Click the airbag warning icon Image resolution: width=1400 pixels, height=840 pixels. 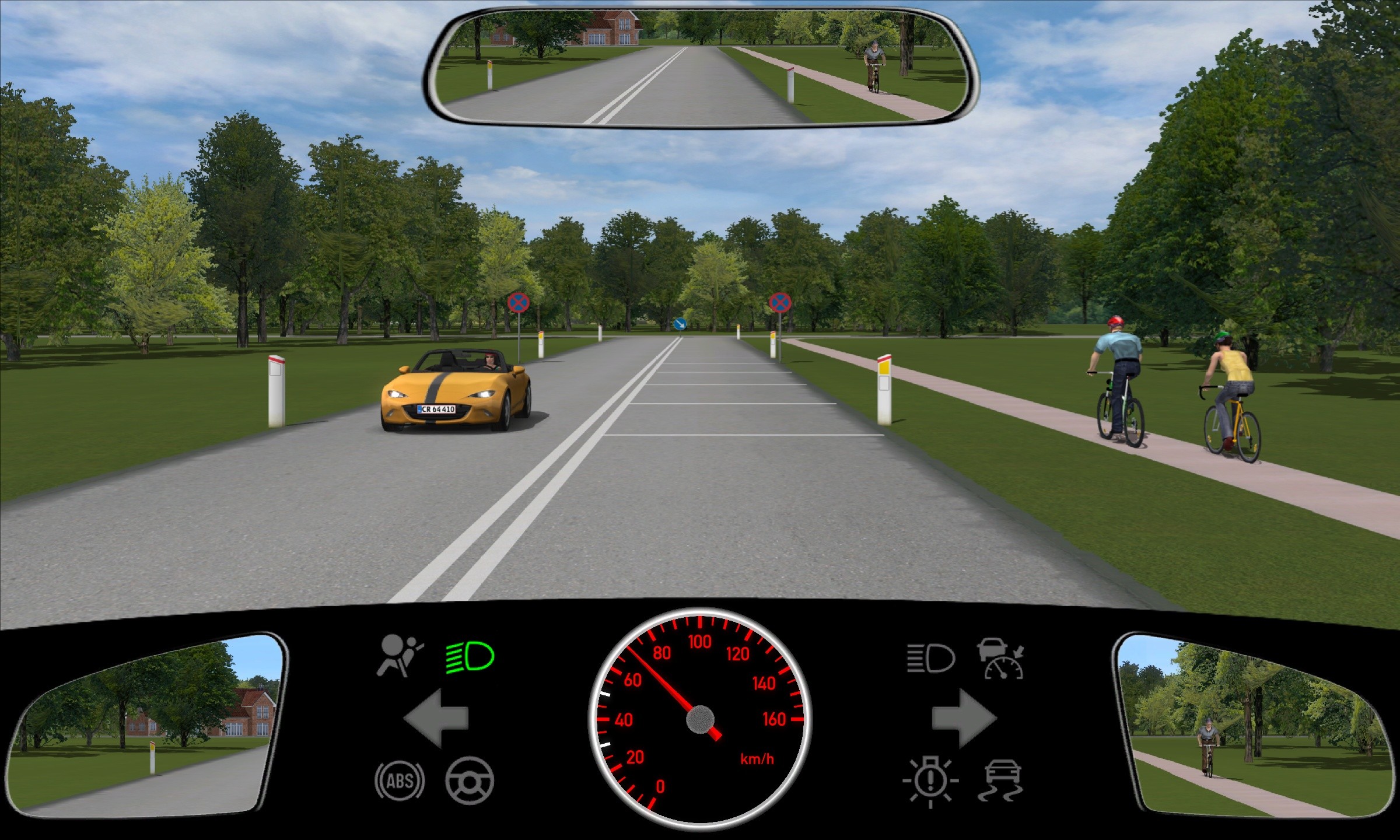pos(400,656)
